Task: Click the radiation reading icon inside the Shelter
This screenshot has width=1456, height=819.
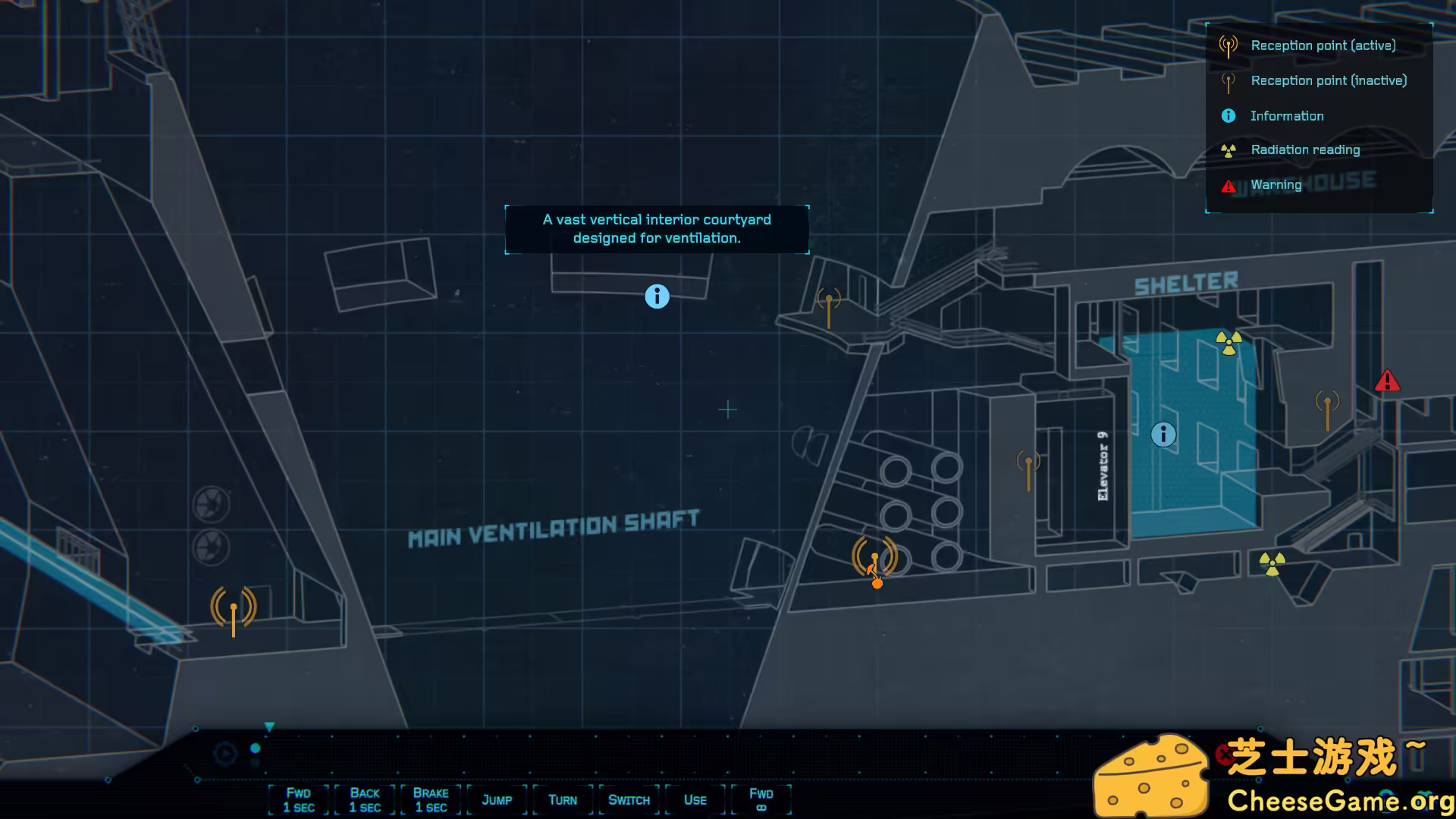Action: pyautogui.click(x=1227, y=343)
